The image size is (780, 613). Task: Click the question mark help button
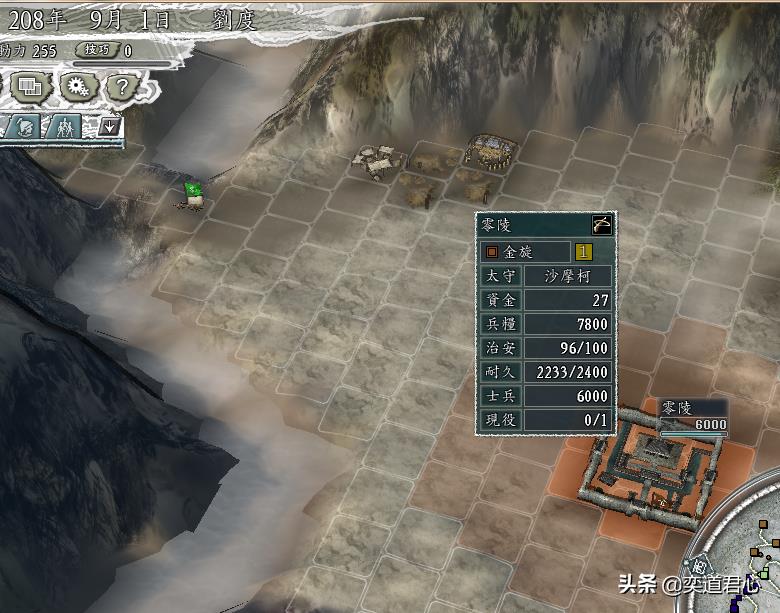(120, 87)
